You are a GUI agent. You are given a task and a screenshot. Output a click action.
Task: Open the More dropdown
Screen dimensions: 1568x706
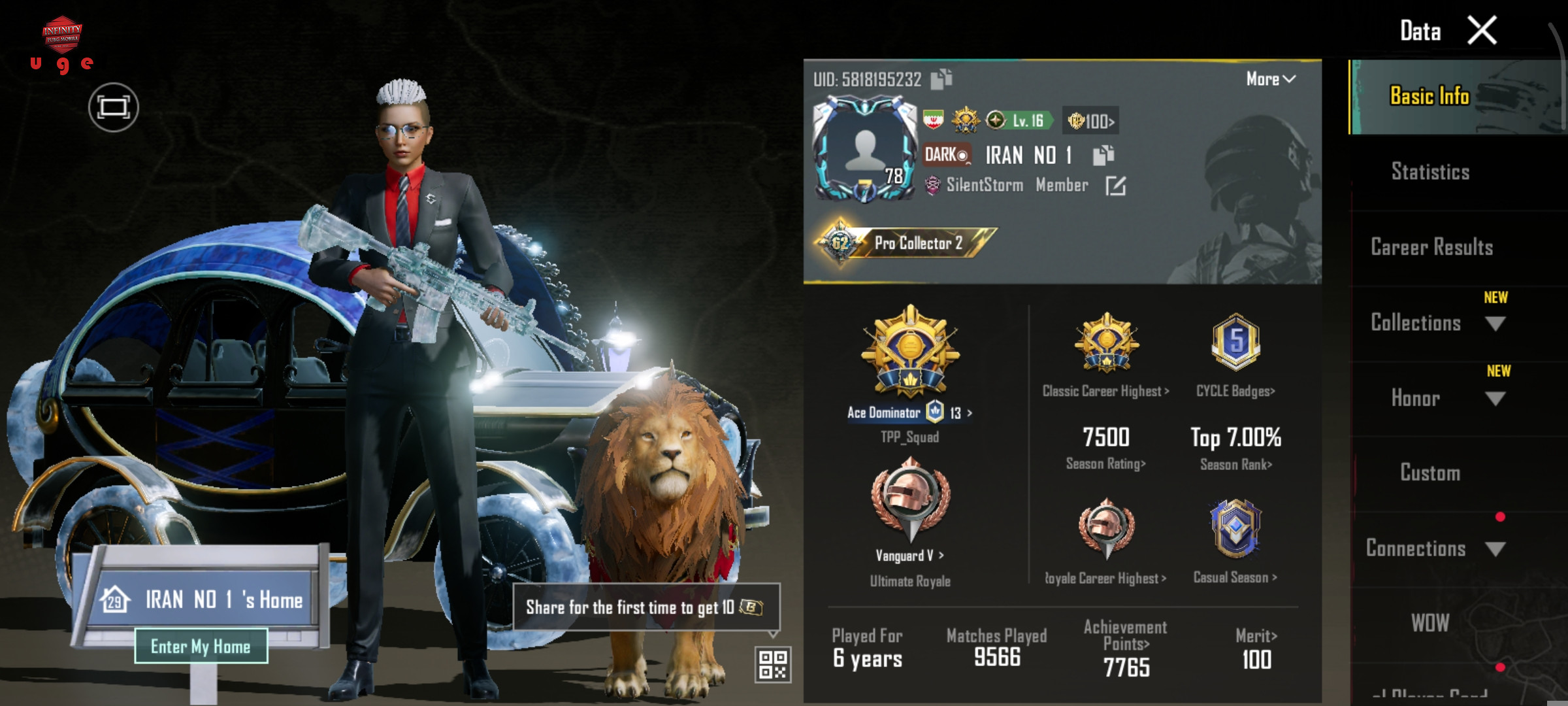pyautogui.click(x=1270, y=79)
